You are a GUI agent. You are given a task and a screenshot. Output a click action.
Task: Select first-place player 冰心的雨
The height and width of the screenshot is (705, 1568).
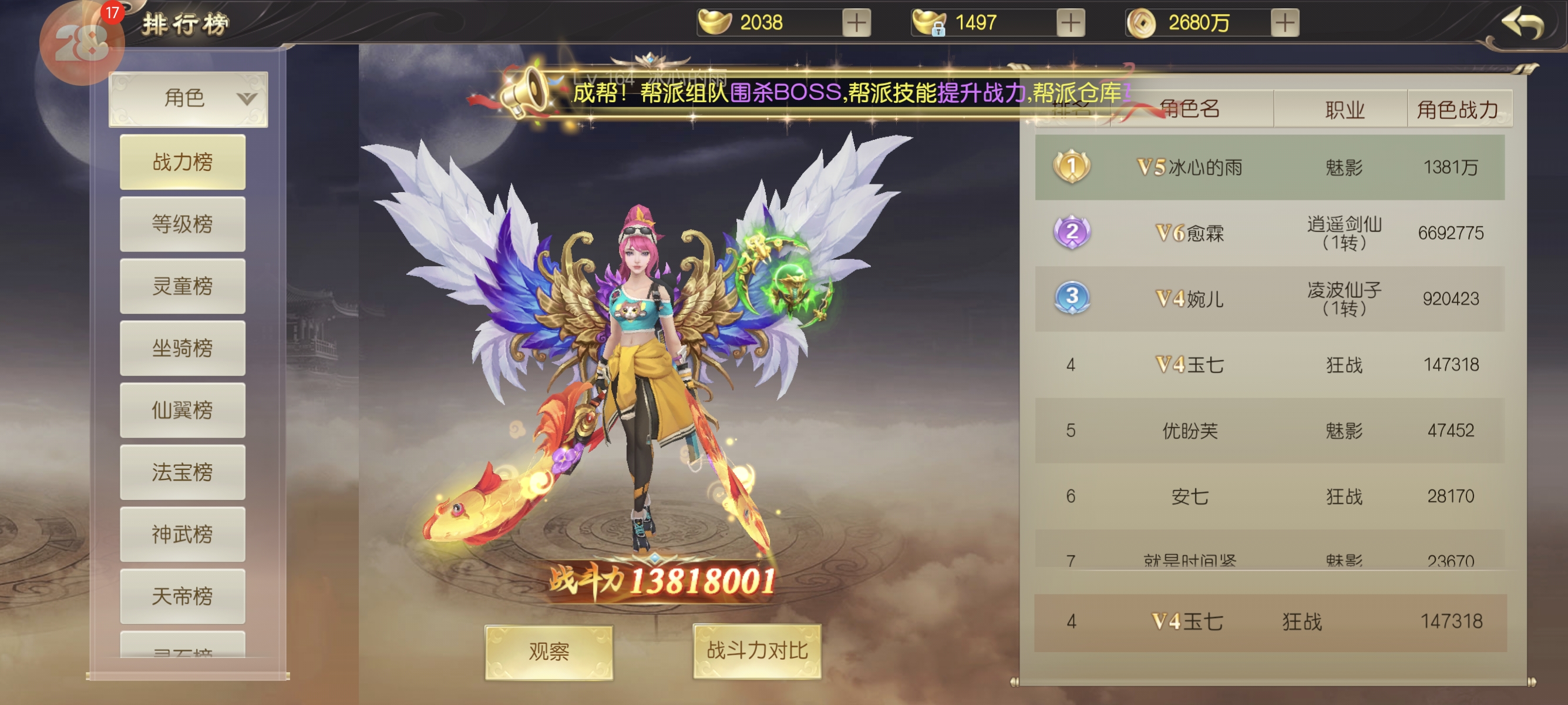click(1269, 167)
